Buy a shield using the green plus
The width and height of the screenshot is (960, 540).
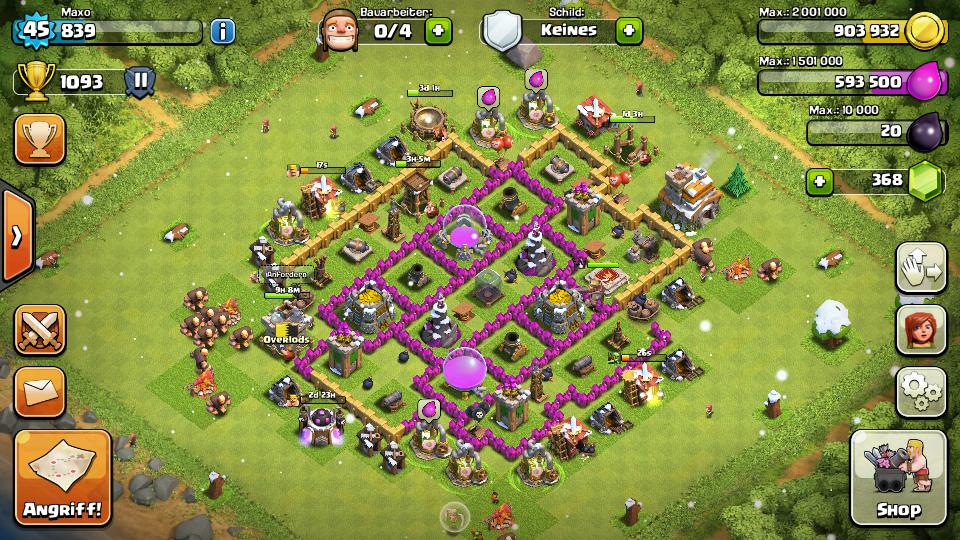628,30
